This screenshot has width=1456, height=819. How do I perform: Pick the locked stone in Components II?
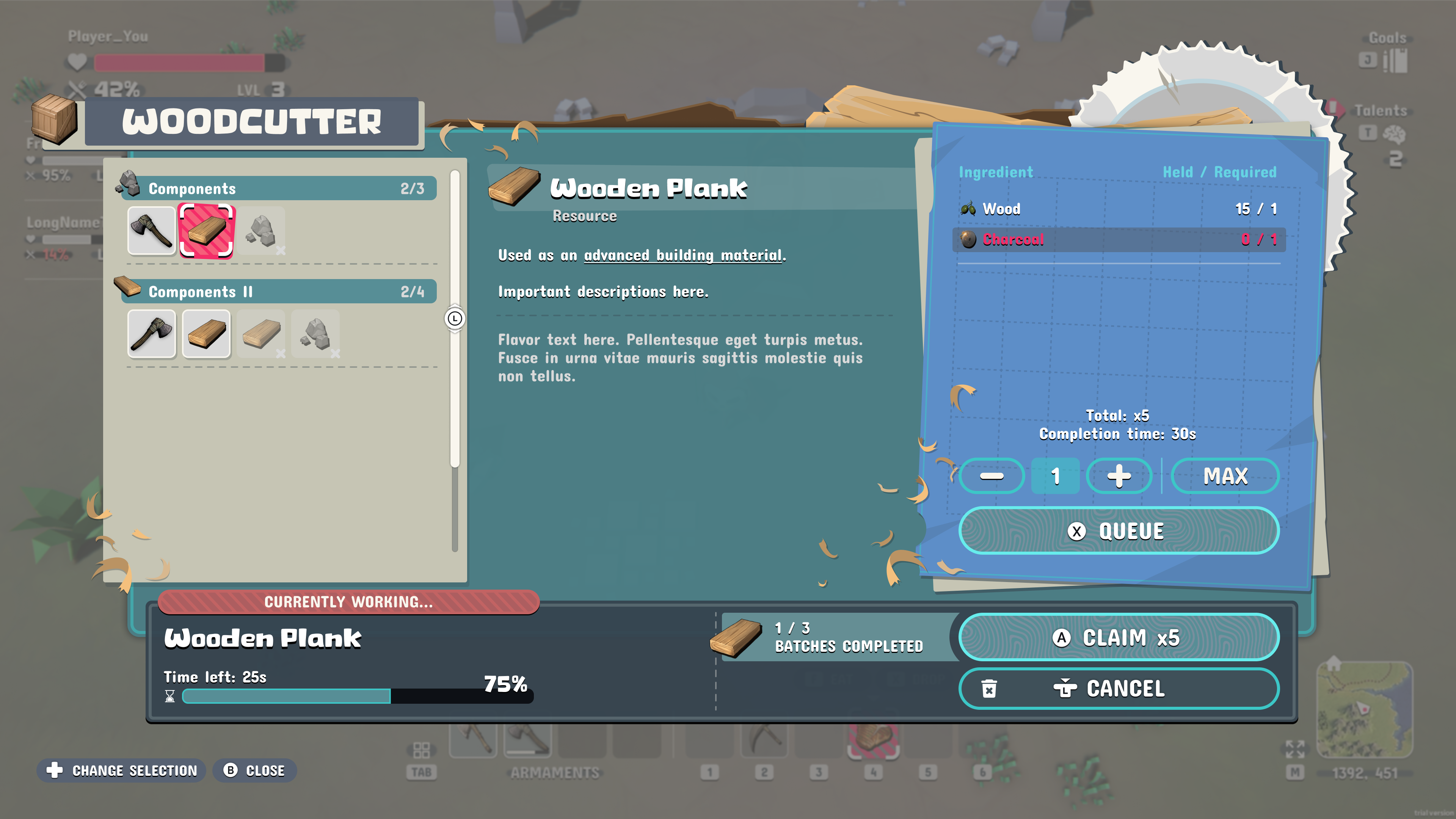click(x=315, y=334)
